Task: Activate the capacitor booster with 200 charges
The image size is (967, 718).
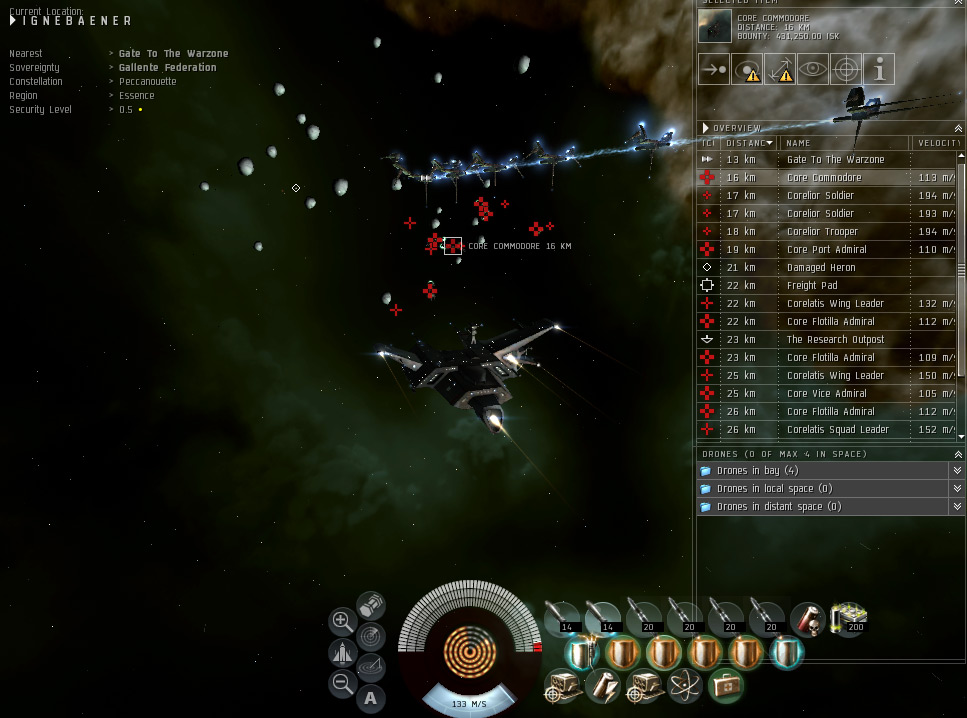Action: point(849,619)
